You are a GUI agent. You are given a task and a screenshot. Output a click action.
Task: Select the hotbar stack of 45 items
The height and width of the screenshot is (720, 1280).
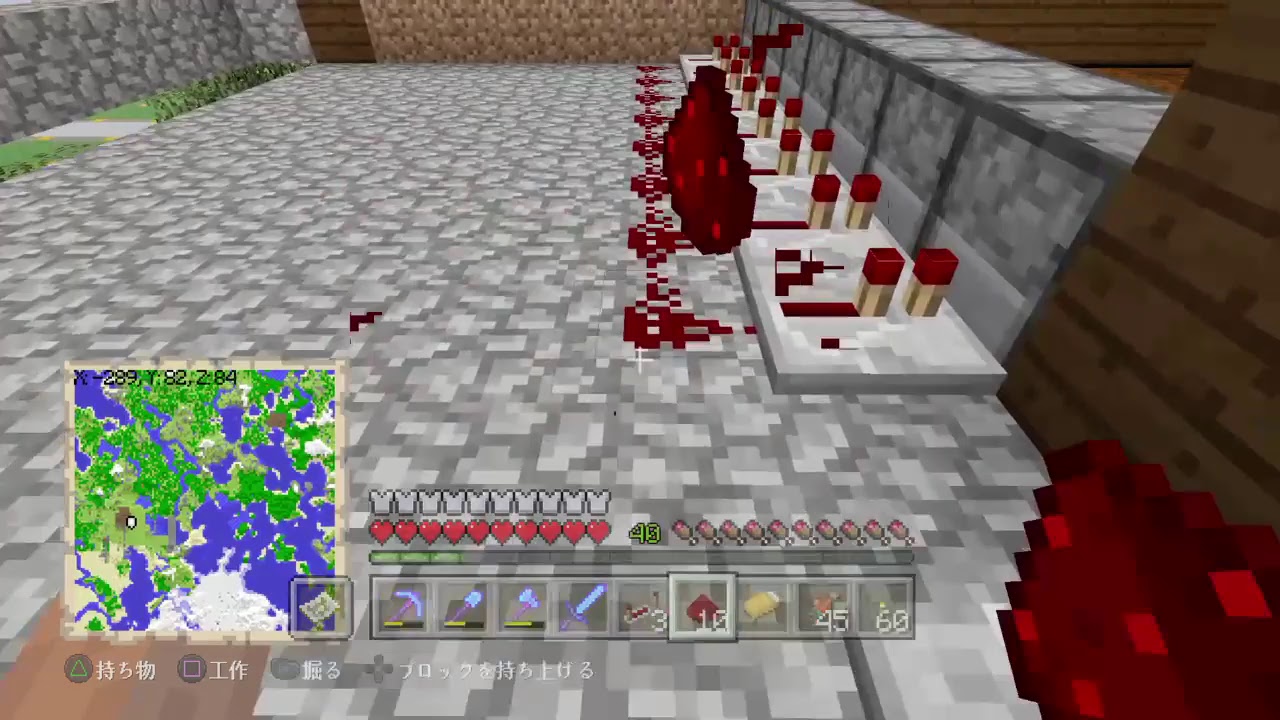[x=823, y=608]
